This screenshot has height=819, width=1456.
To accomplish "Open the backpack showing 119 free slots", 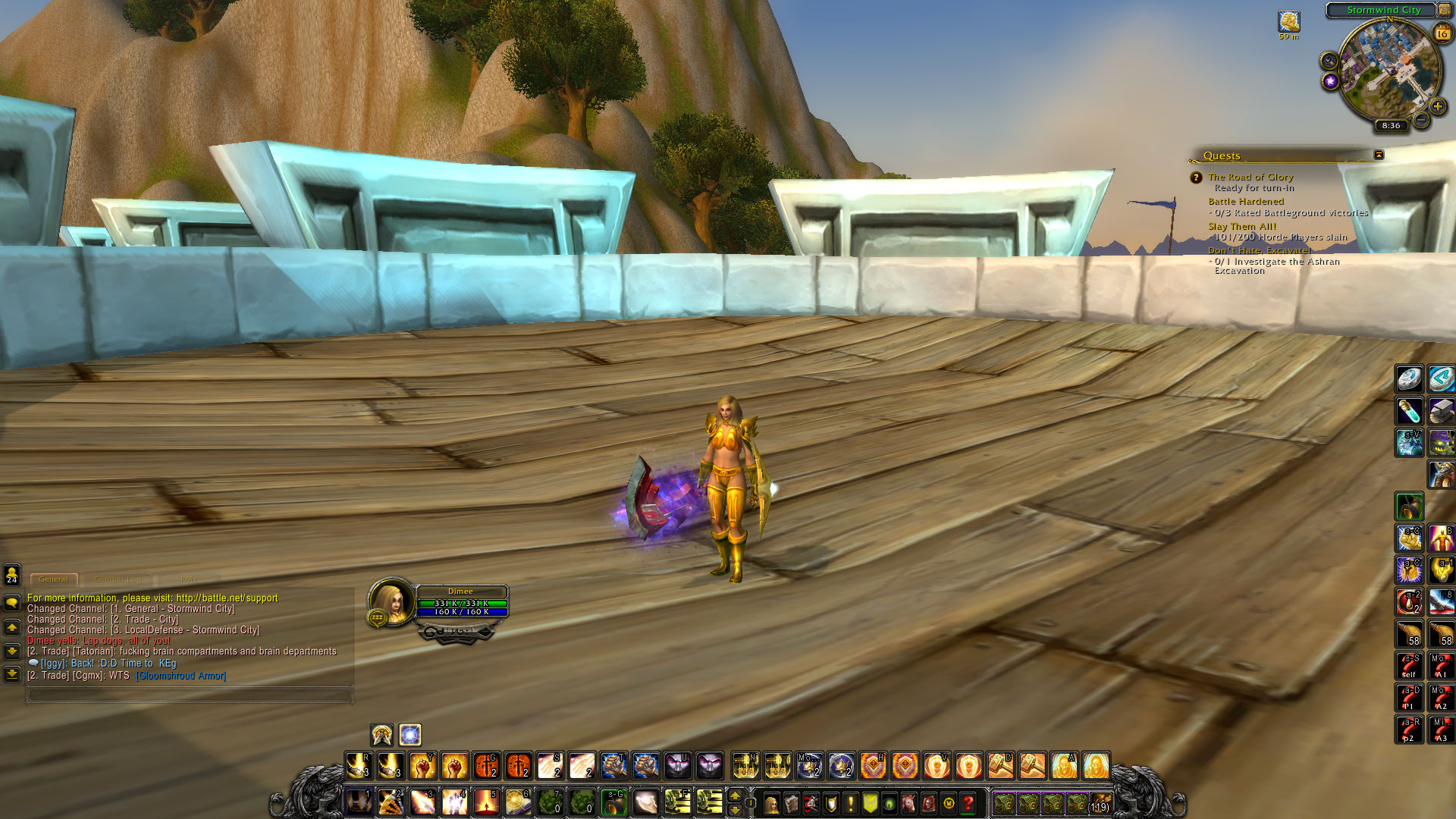I will 1100,803.
